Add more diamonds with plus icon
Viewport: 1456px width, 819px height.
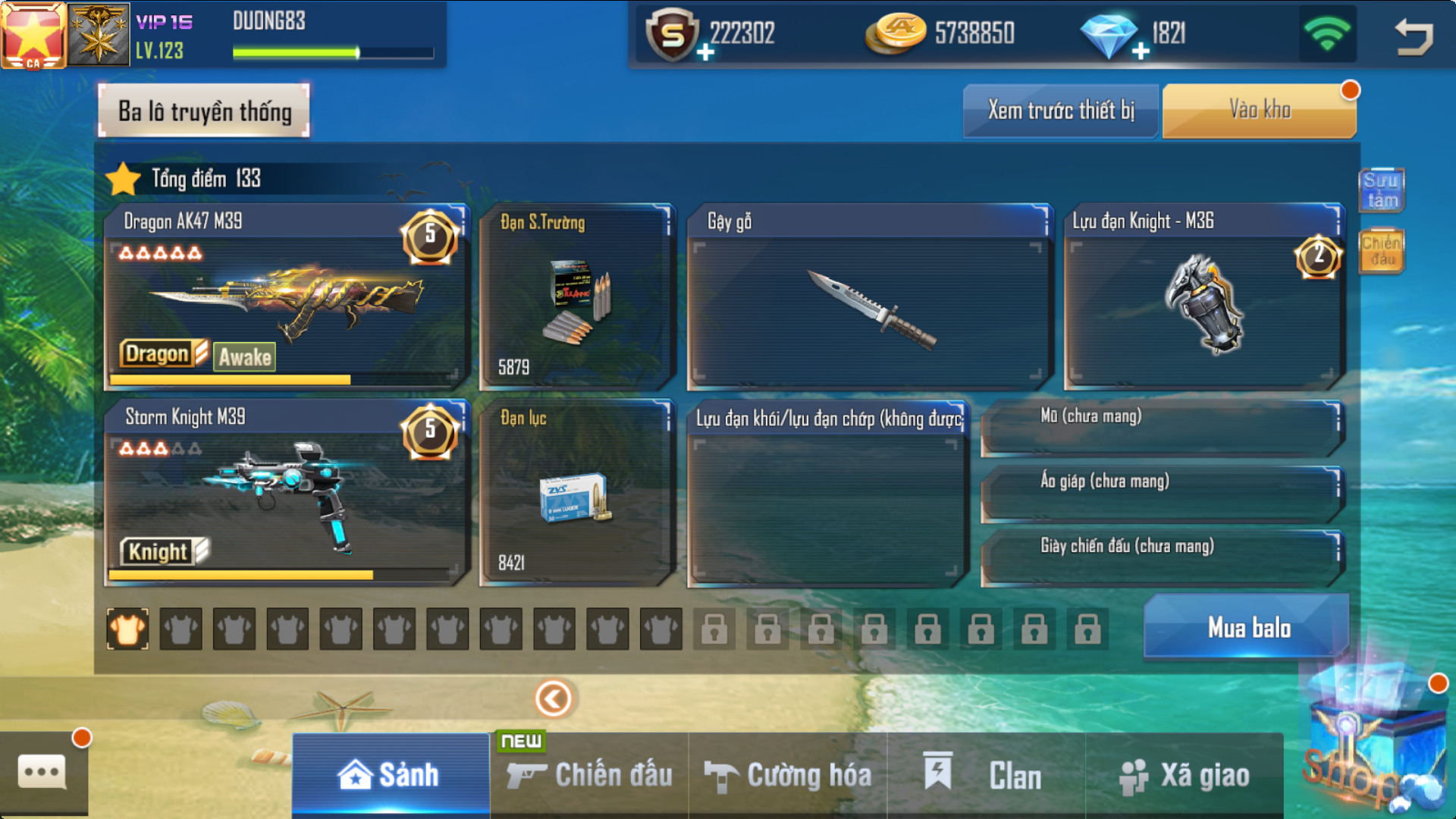coord(1141,52)
